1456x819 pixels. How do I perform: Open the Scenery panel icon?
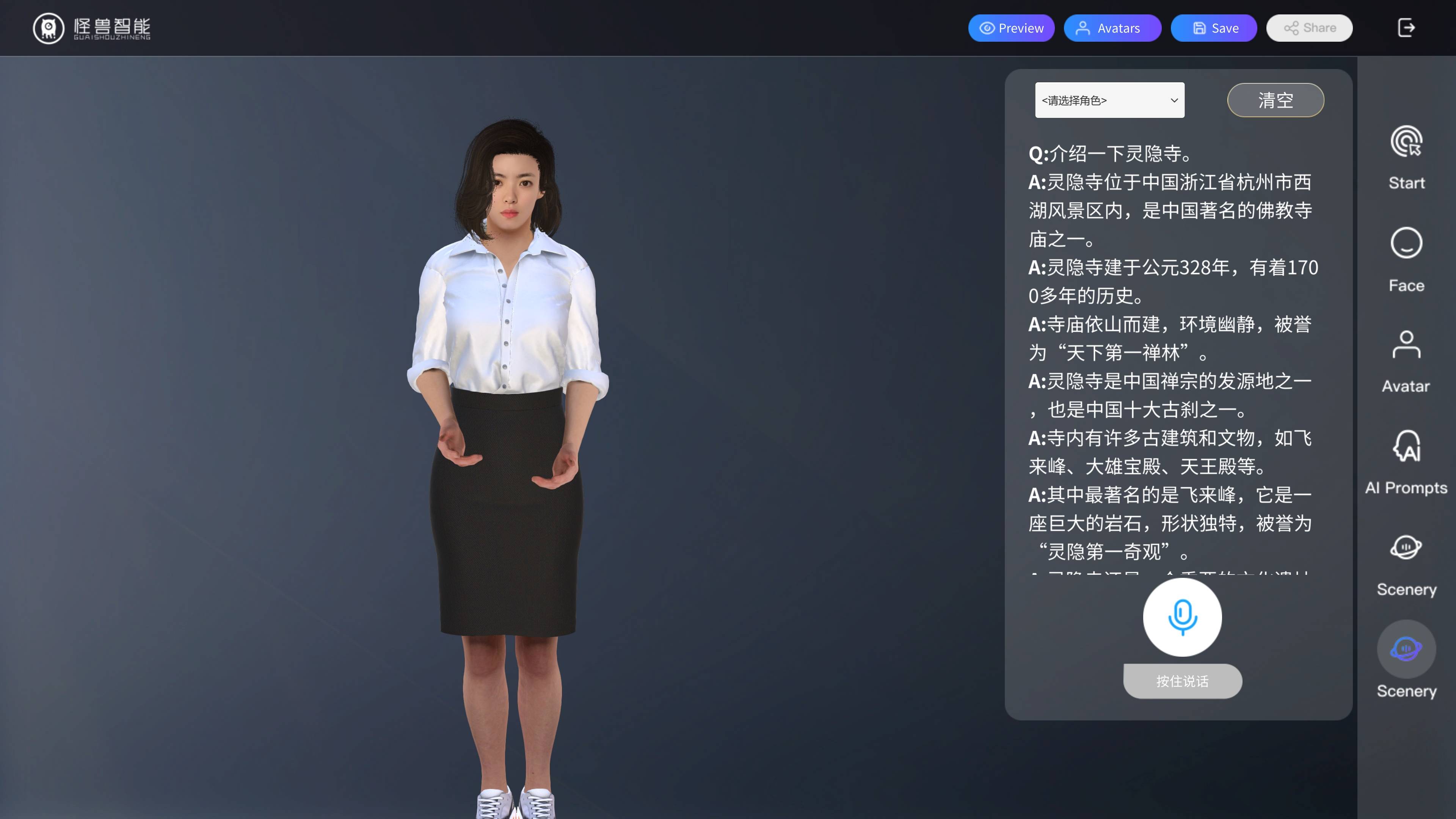click(x=1406, y=547)
